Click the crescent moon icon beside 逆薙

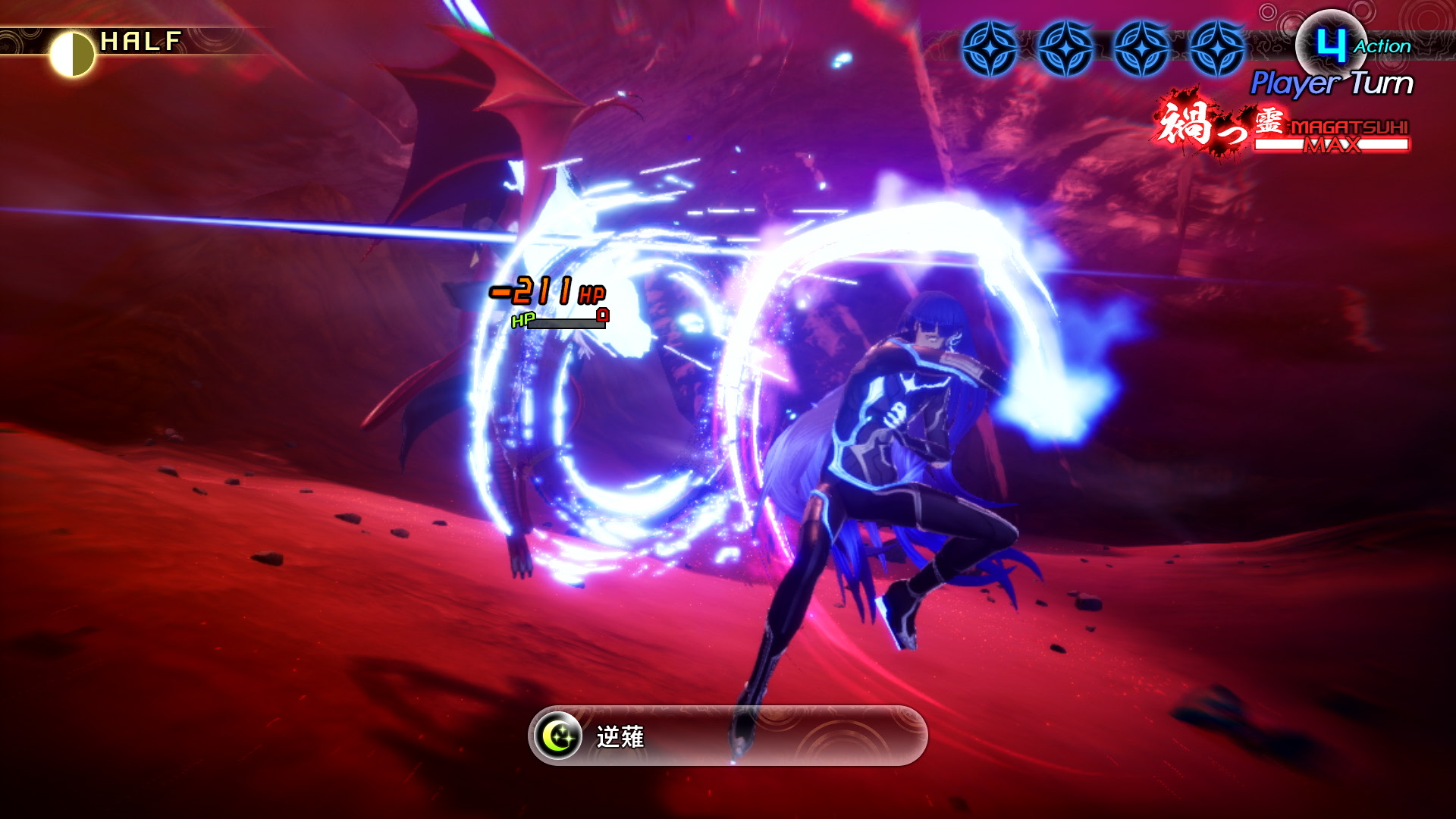click(558, 736)
